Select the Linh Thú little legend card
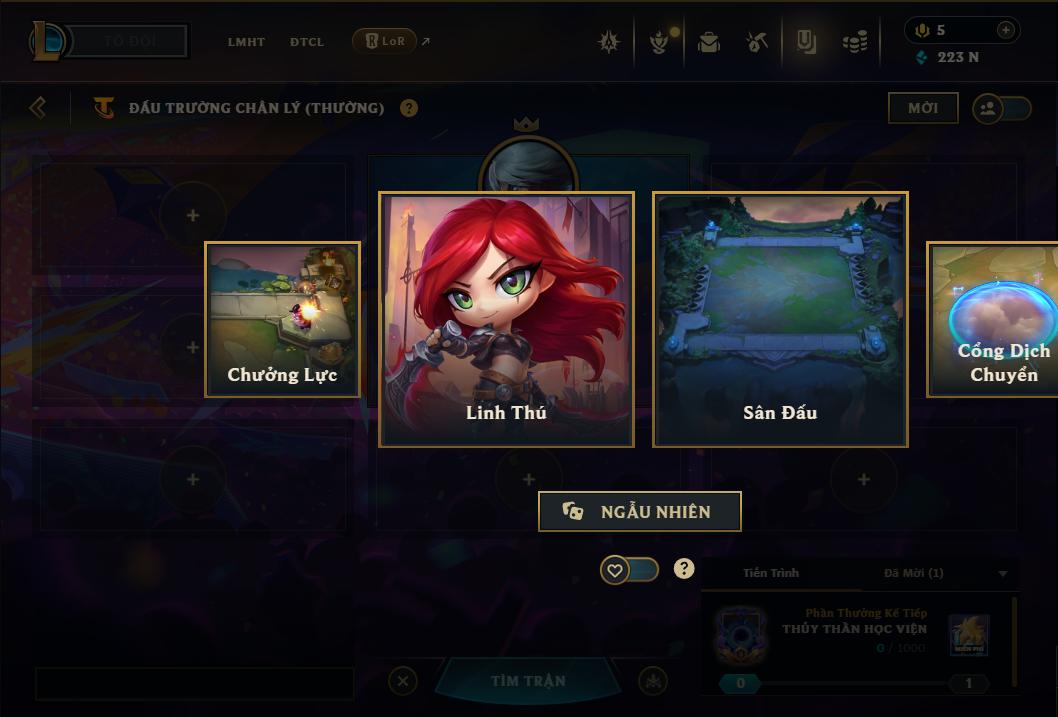The image size is (1058, 717). (506, 319)
